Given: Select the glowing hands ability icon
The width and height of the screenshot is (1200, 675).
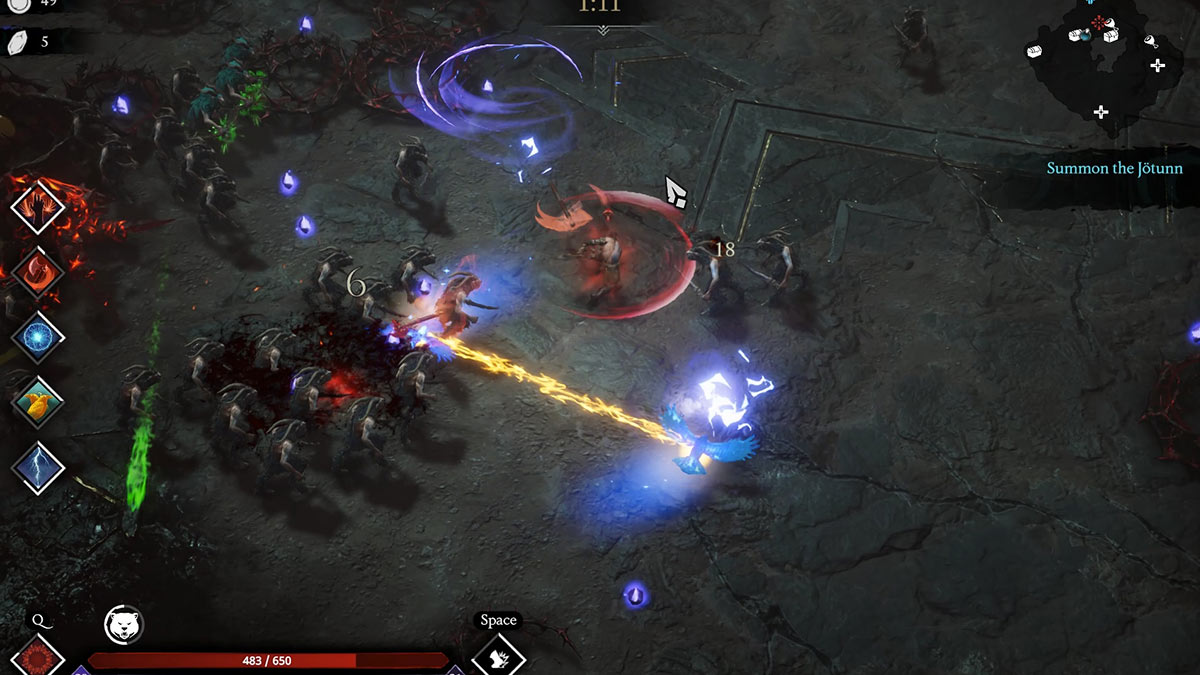Looking at the screenshot, I should click(38, 207).
